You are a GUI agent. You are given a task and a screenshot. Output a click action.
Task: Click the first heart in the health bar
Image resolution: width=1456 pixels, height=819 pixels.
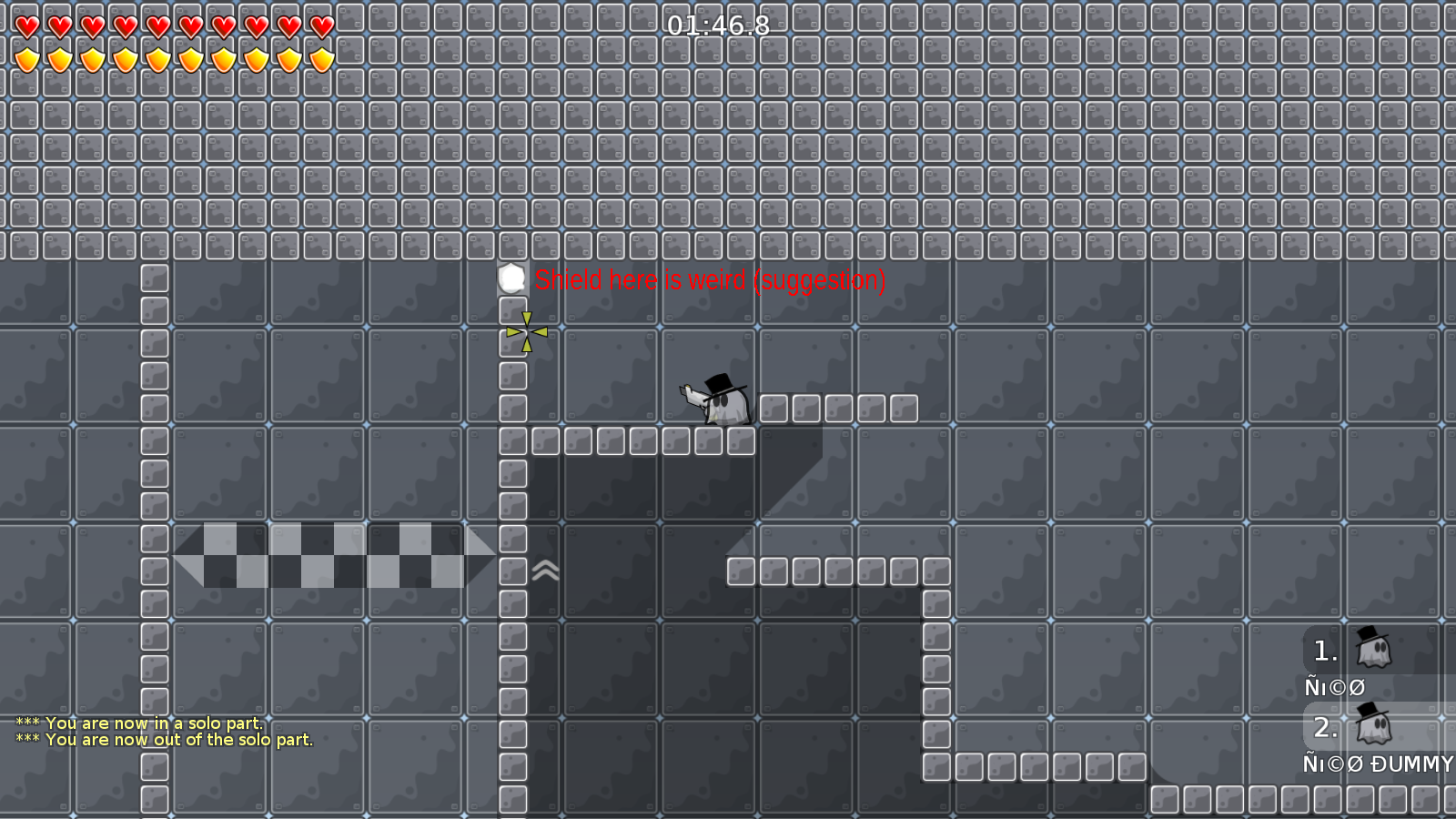26,25
